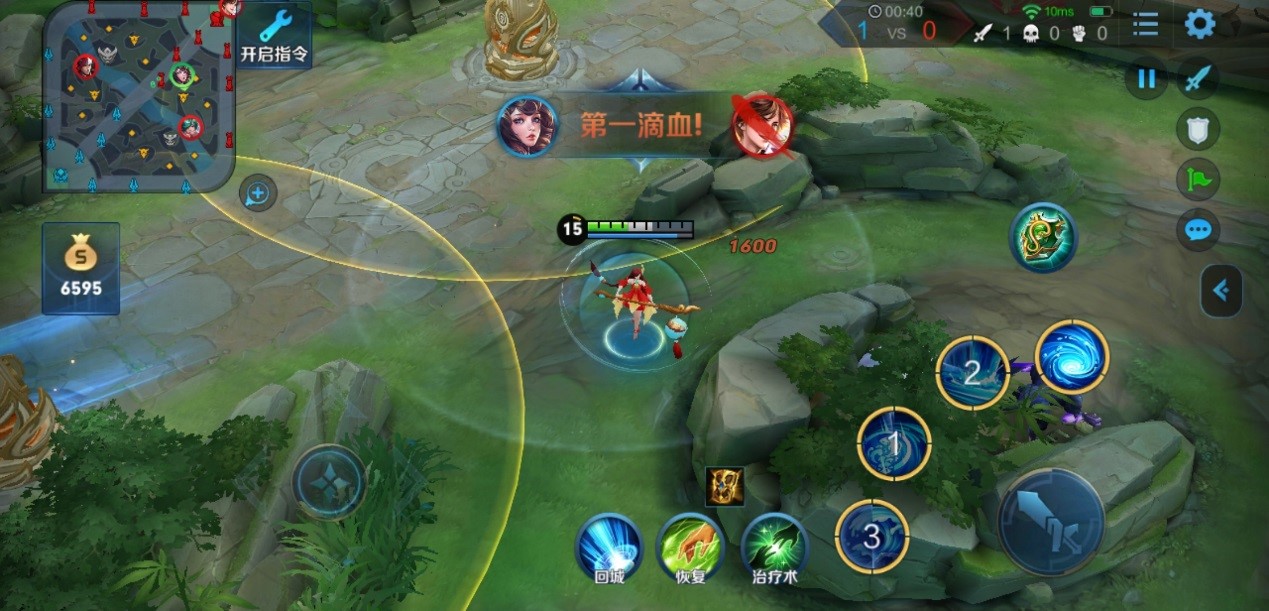This screenshot has height=611, width=1269.
Task: Open the minimap
Action: click(x=138, y=96)
